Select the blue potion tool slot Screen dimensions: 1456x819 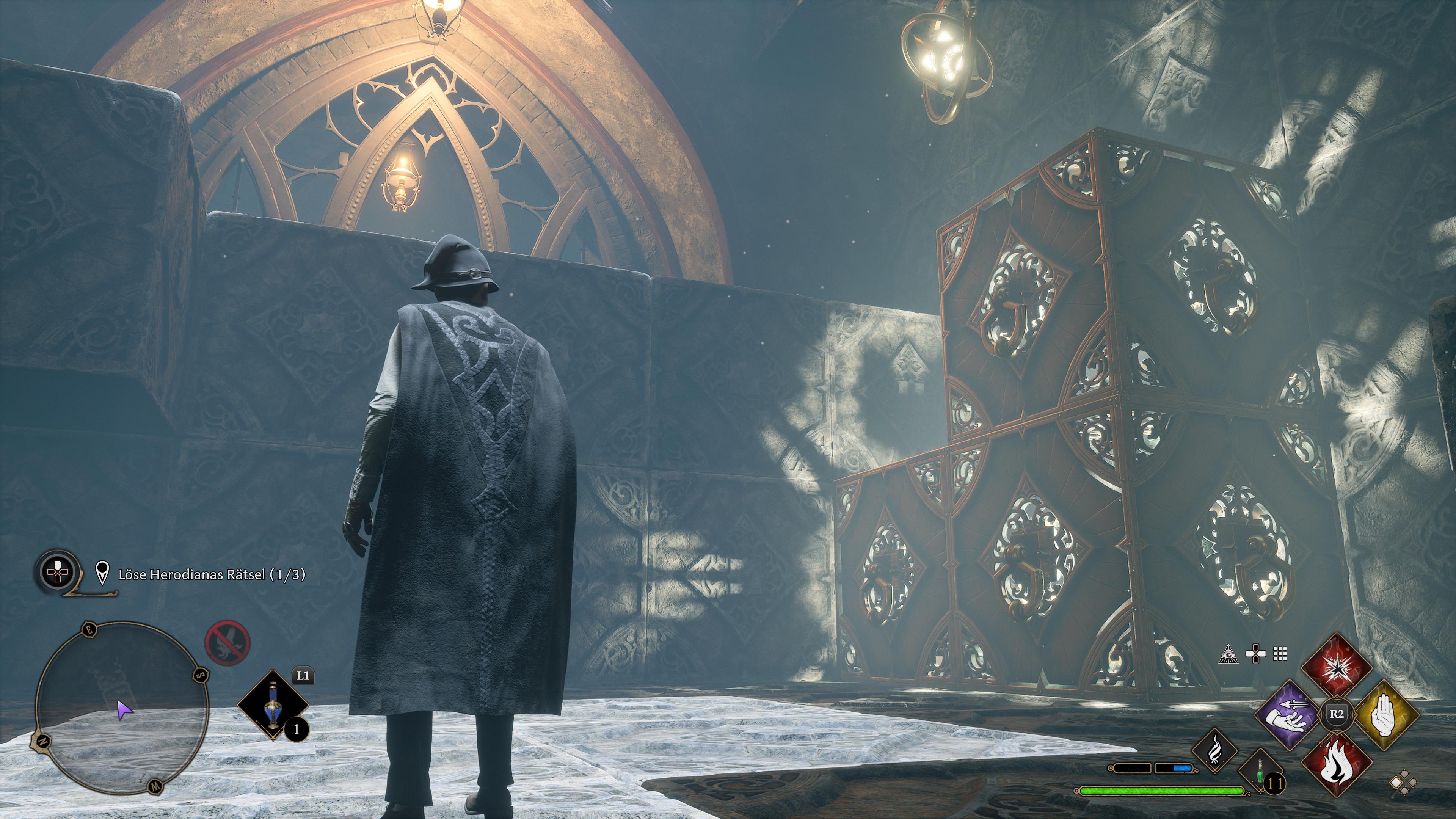(x=273, y=705)
